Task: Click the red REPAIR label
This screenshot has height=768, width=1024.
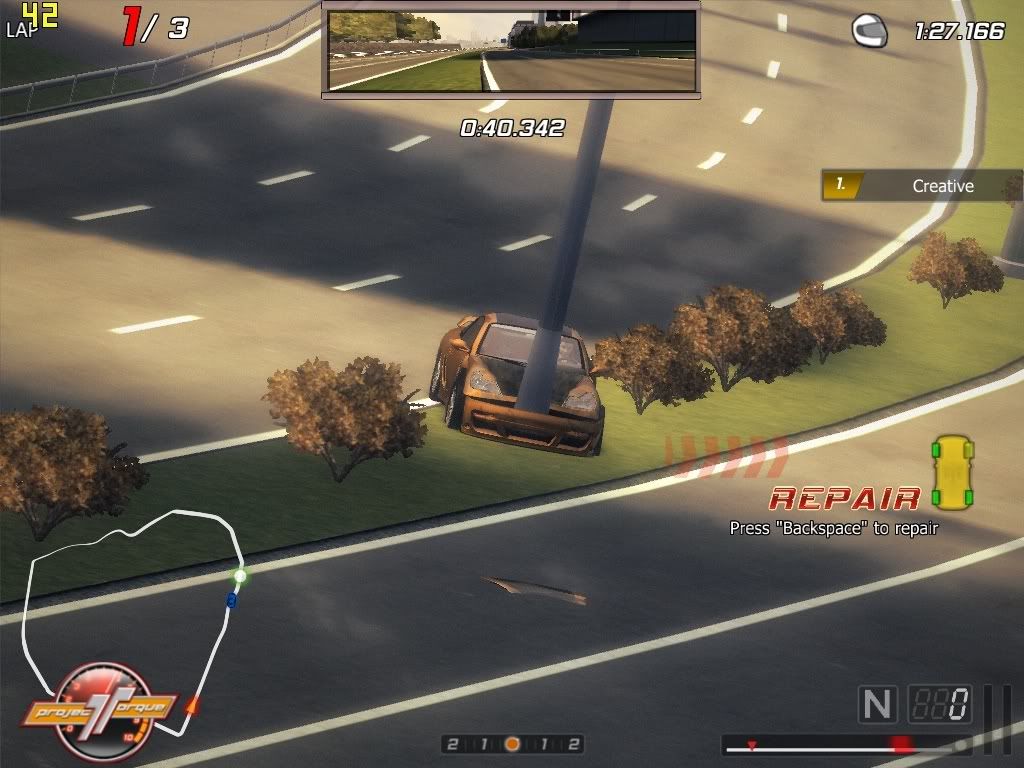Action: (x=845, y=498)
